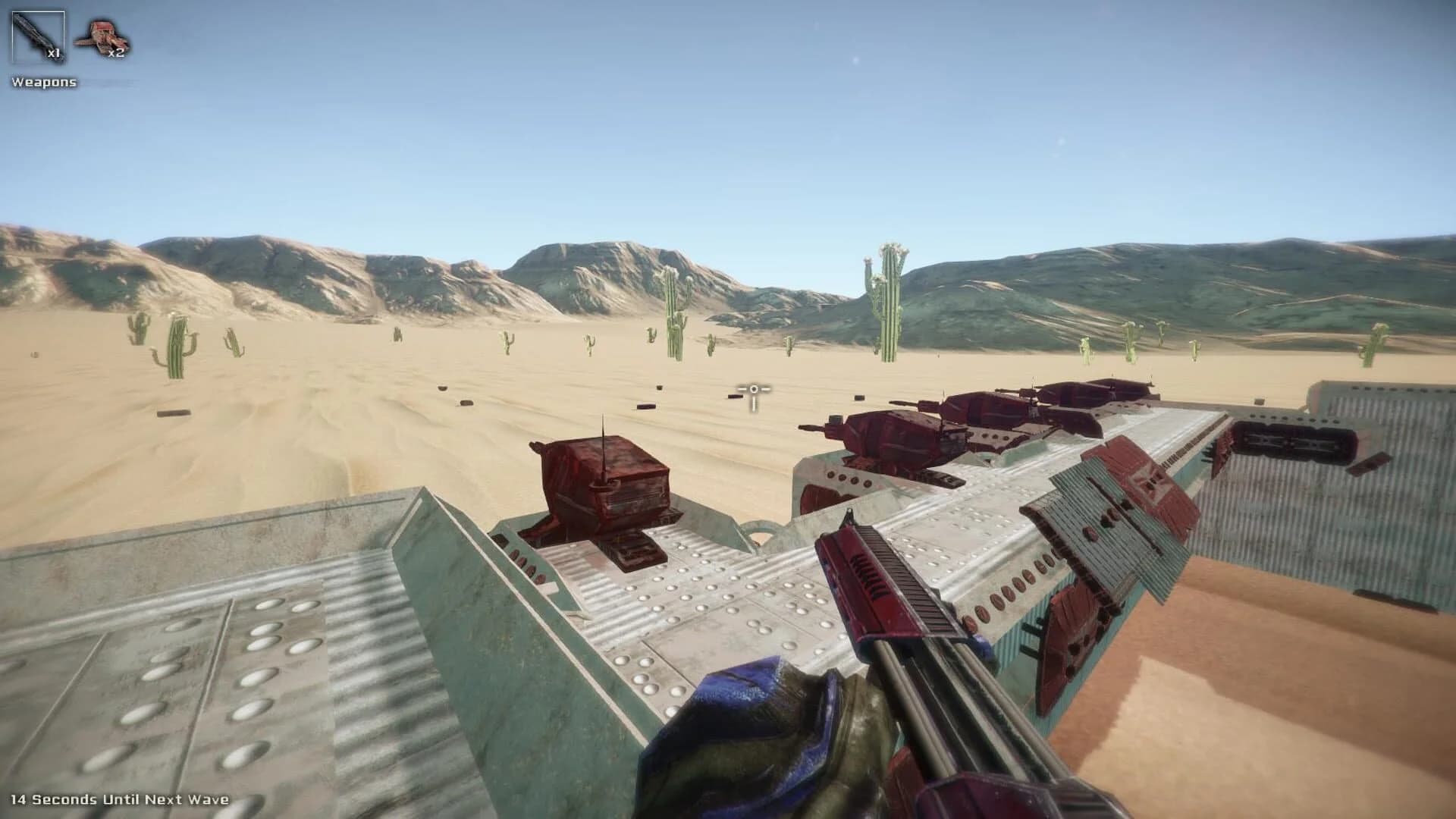
Task: Click the red turret on the left rampart
Action: click(607, 478)
